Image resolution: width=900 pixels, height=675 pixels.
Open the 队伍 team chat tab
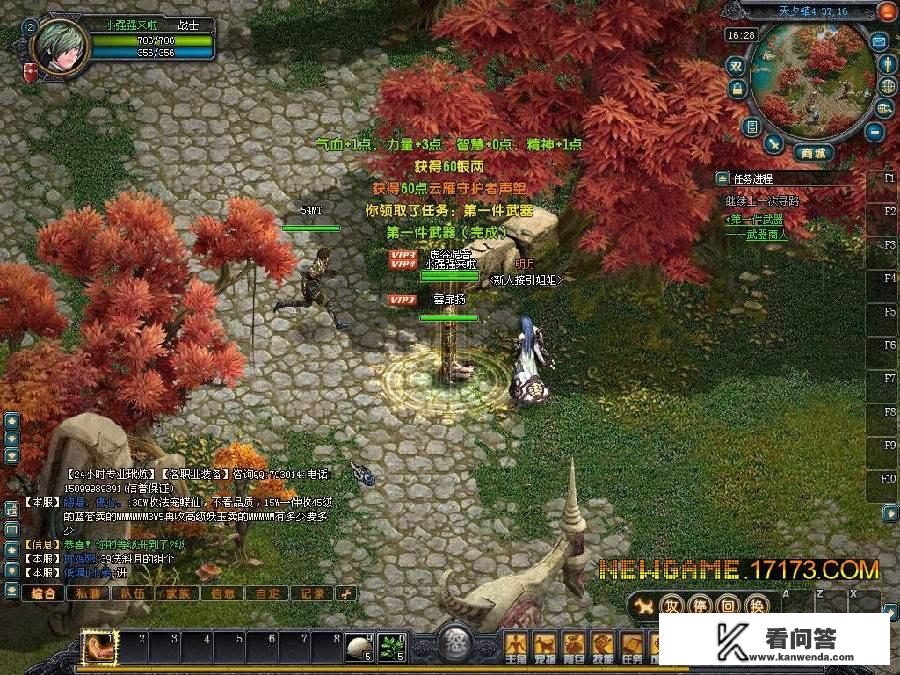click(x=133, y=593)
